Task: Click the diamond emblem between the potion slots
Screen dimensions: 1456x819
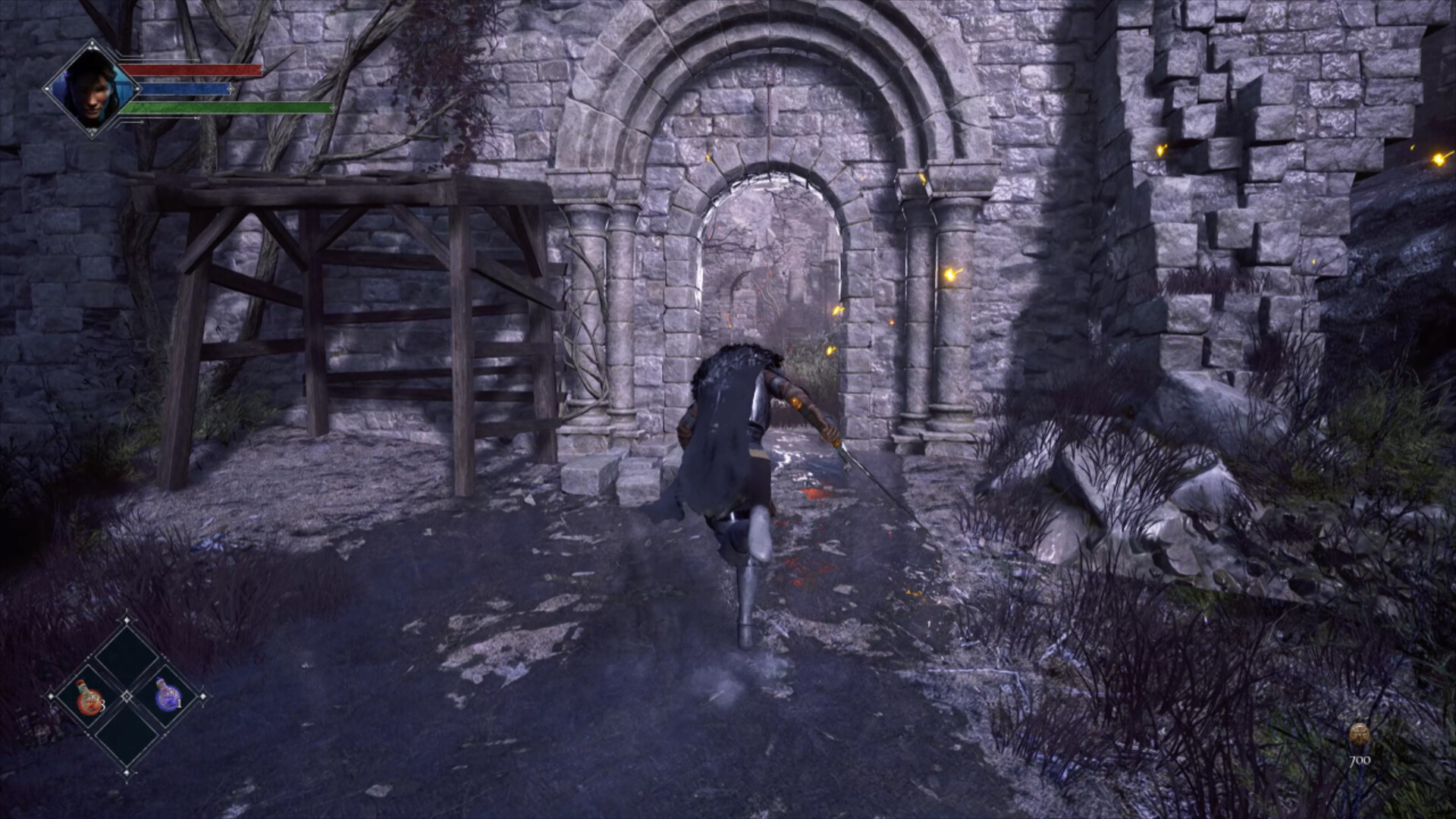Action: click(127, 696)
